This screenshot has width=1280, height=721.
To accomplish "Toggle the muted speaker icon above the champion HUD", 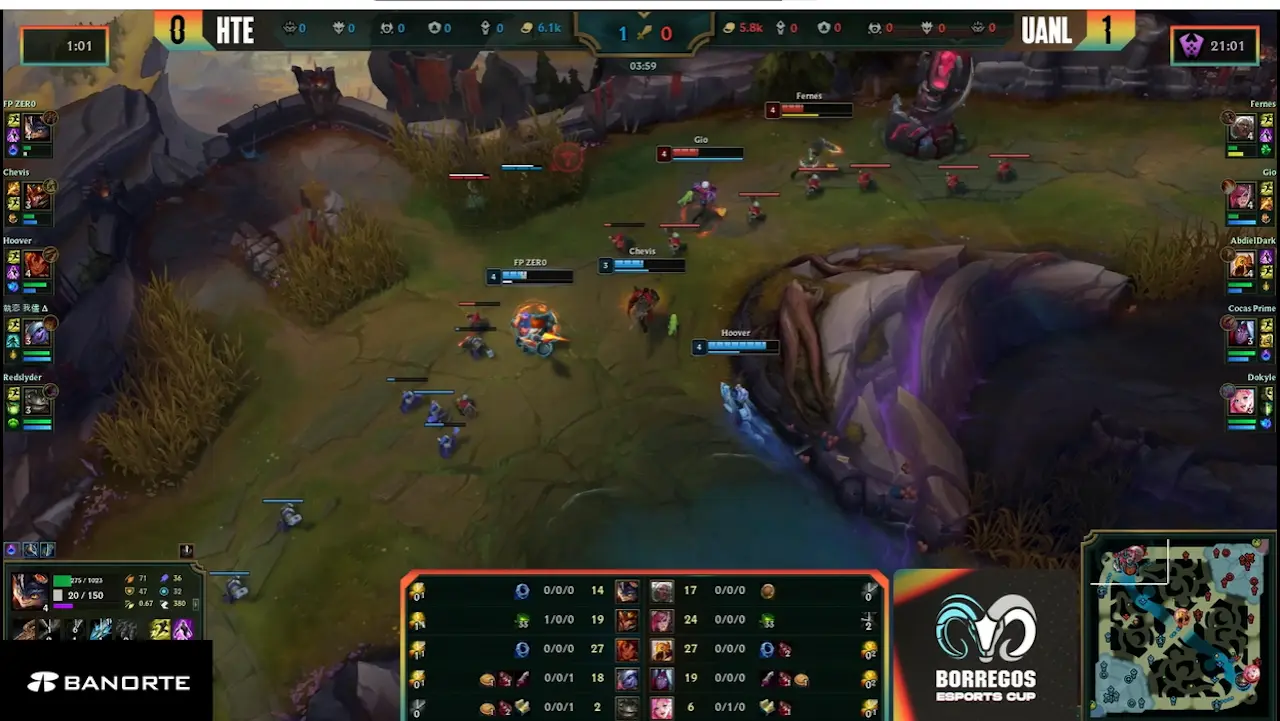I will coord(187,550).
